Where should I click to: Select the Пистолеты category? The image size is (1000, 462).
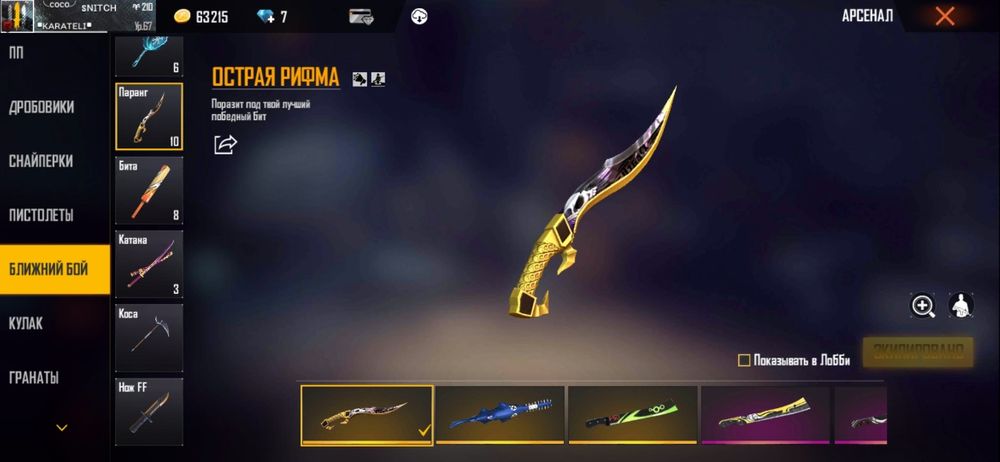tap(42, 215)
